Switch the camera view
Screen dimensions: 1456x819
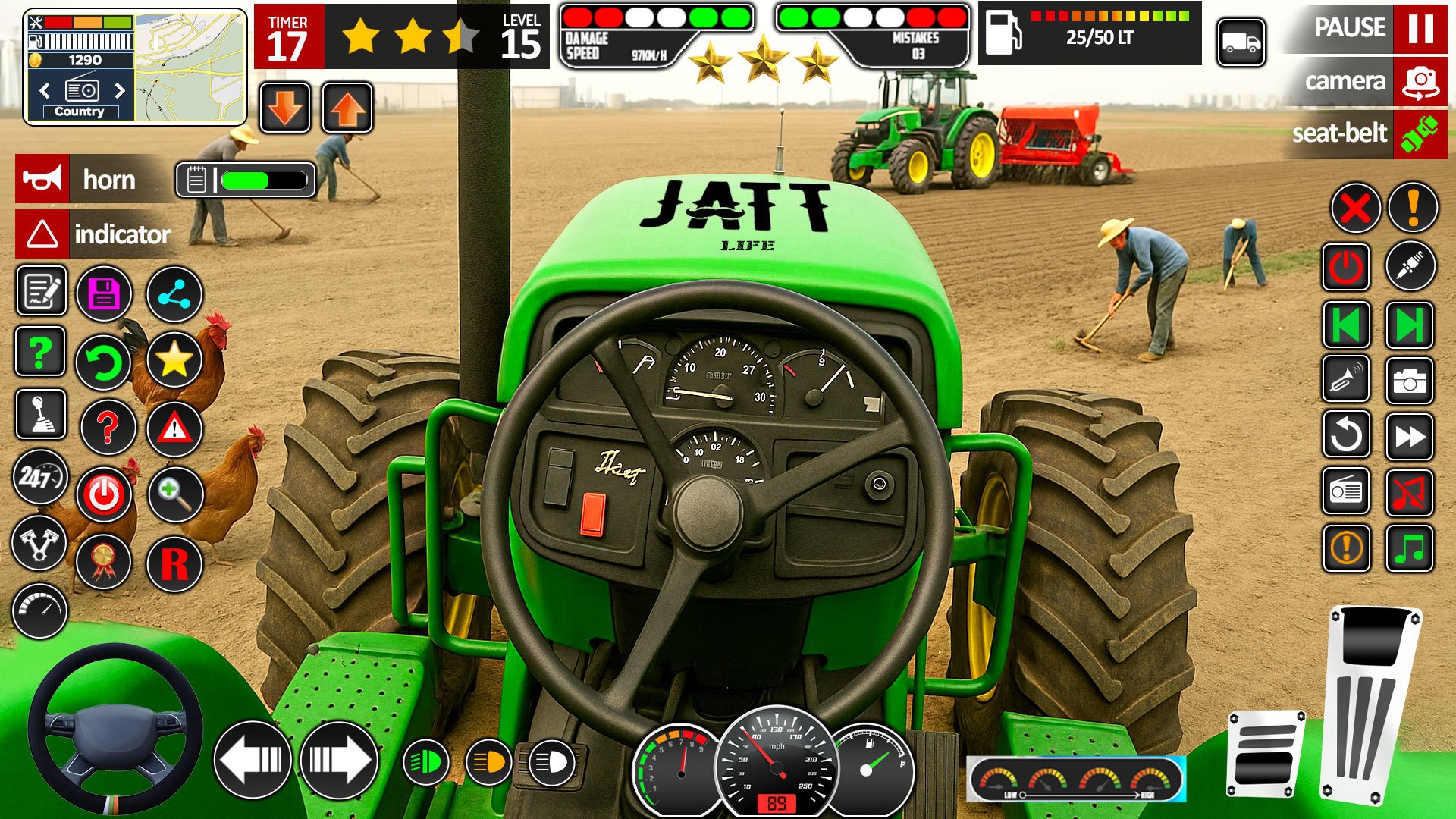(1420, 81)
